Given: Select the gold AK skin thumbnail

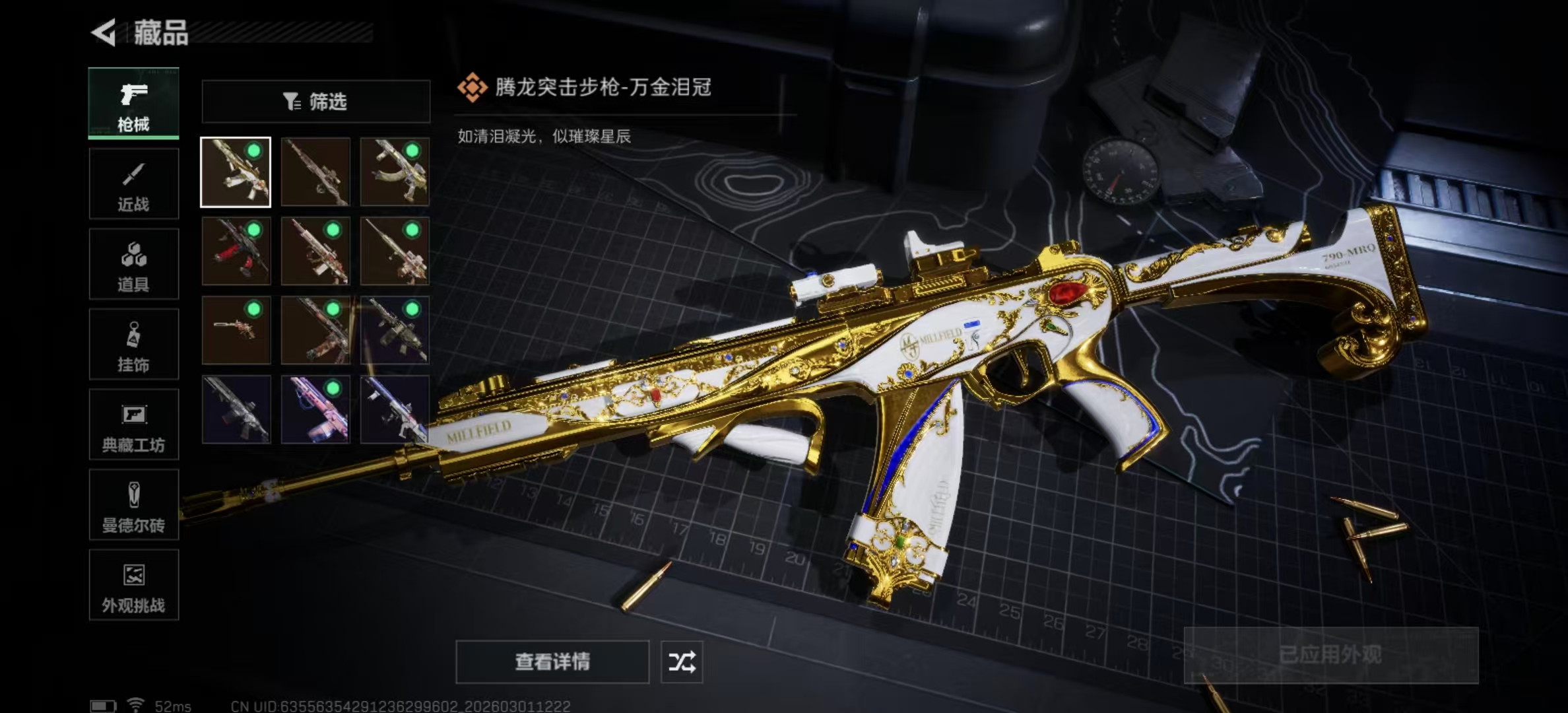Looking at the screenshot, I should tap(395, 172).
